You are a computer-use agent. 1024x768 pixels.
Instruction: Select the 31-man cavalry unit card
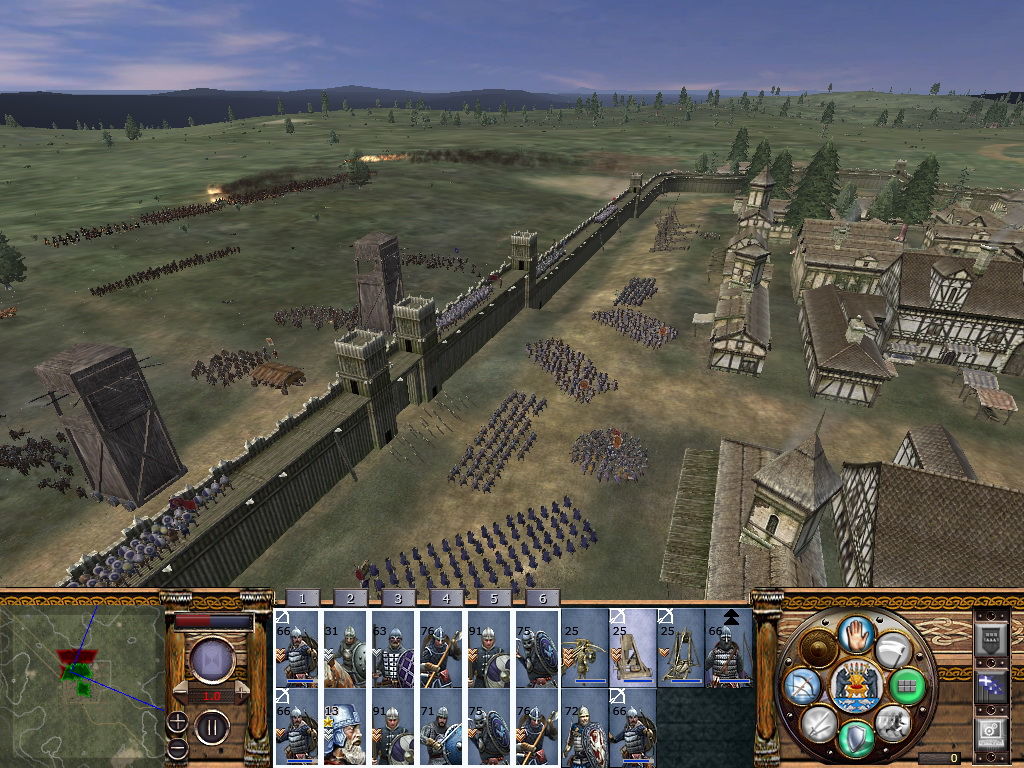[x=345, y=650]
